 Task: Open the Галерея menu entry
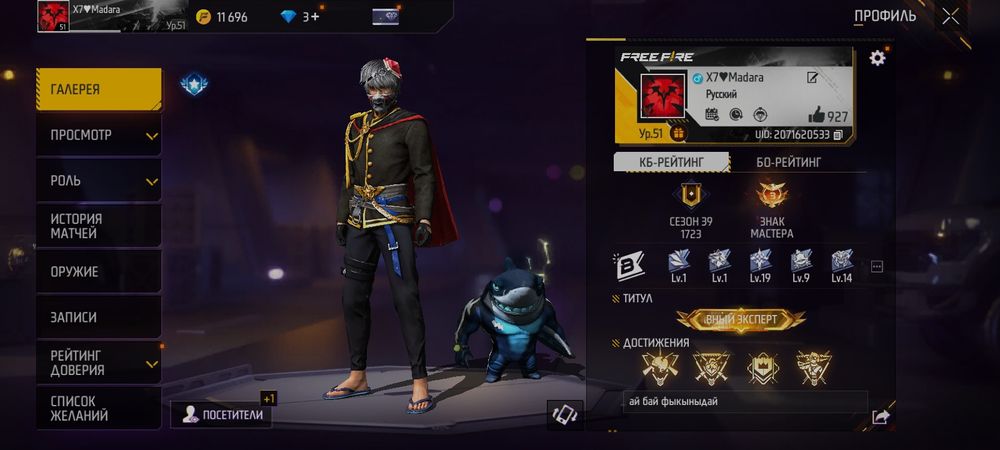tap(98, 90)
